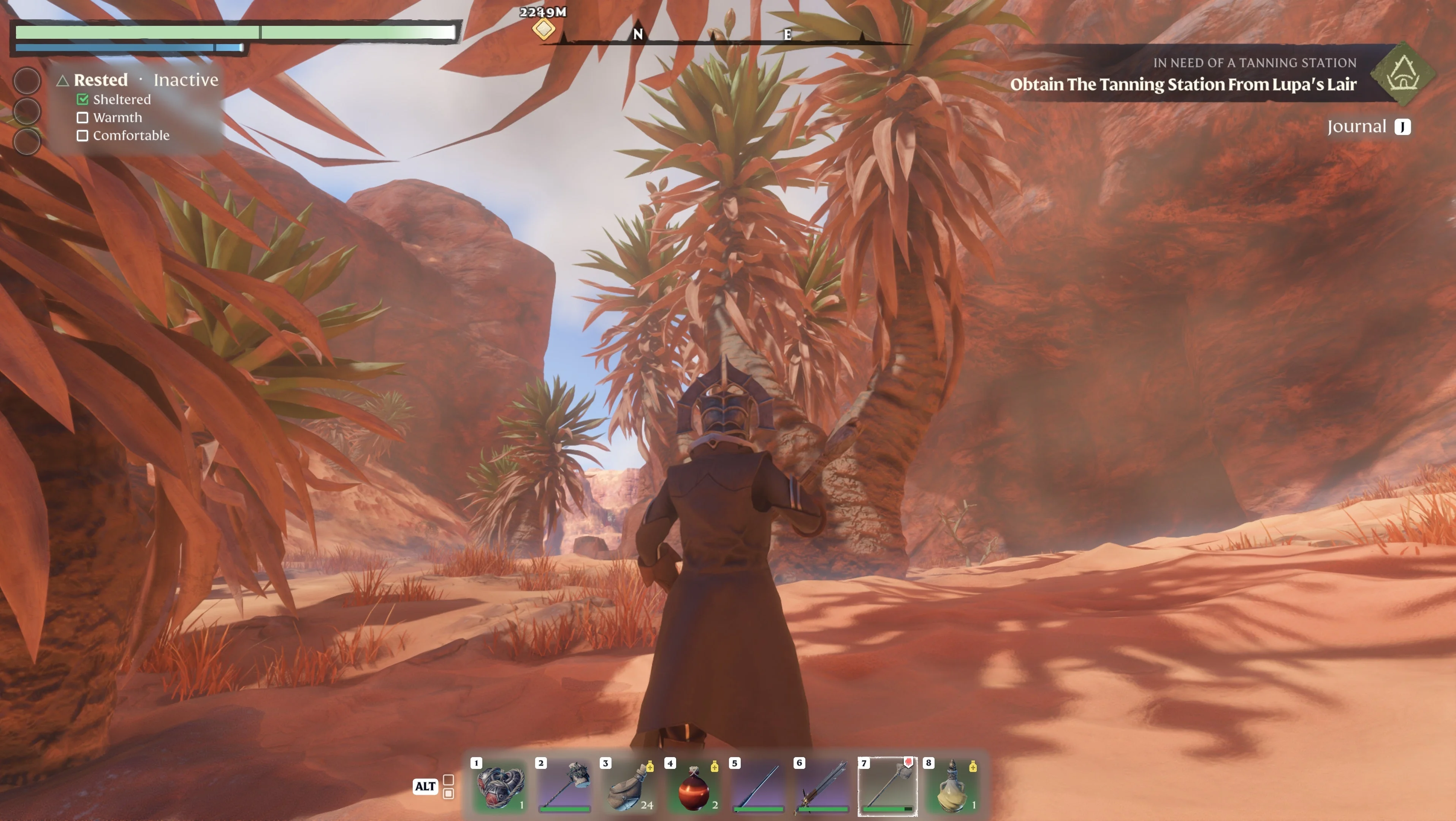Switch hotbar using the alternate bar indicator

pyautogui.click(x=448, y=786)
